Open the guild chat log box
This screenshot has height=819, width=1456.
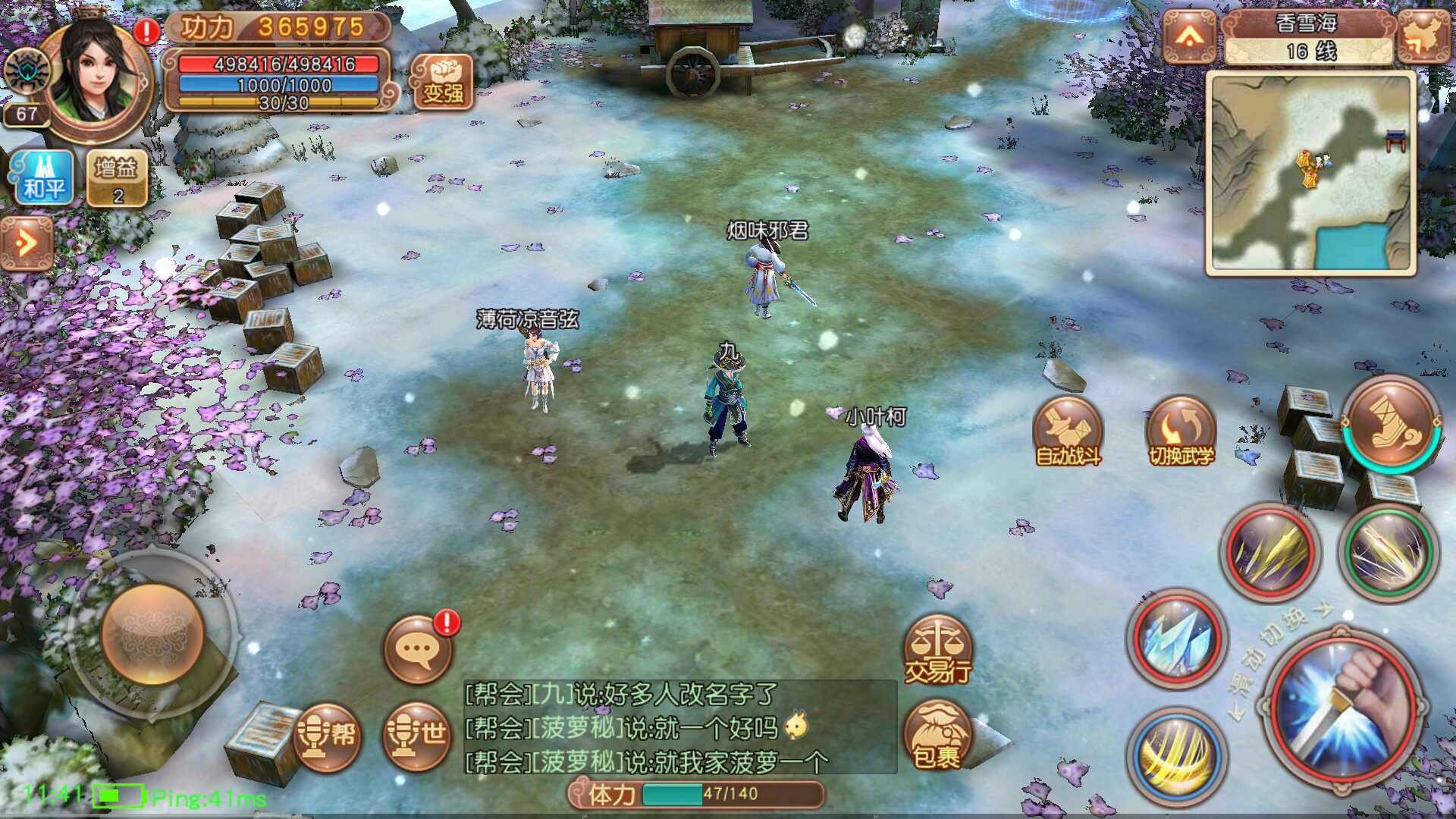[679, 728]
